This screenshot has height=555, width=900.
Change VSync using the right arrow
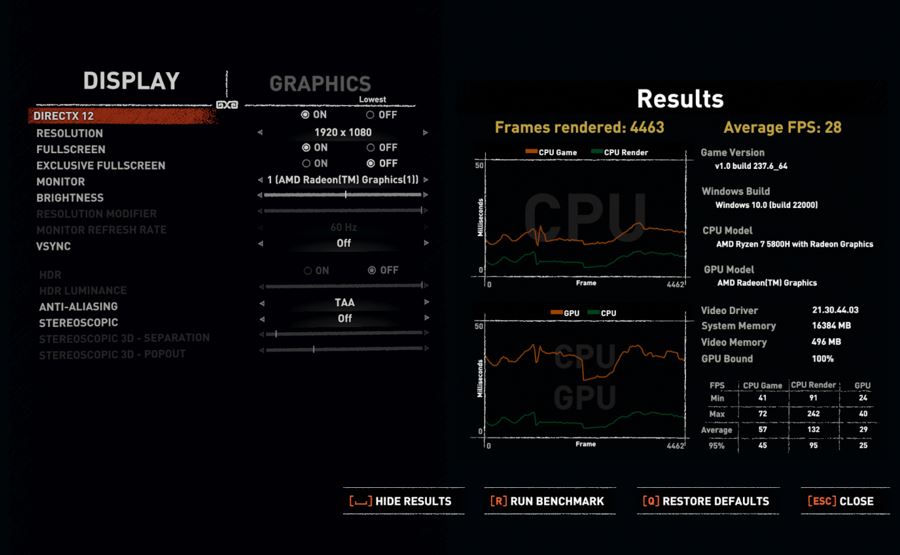pyautogui.click(x=426, y=243)
